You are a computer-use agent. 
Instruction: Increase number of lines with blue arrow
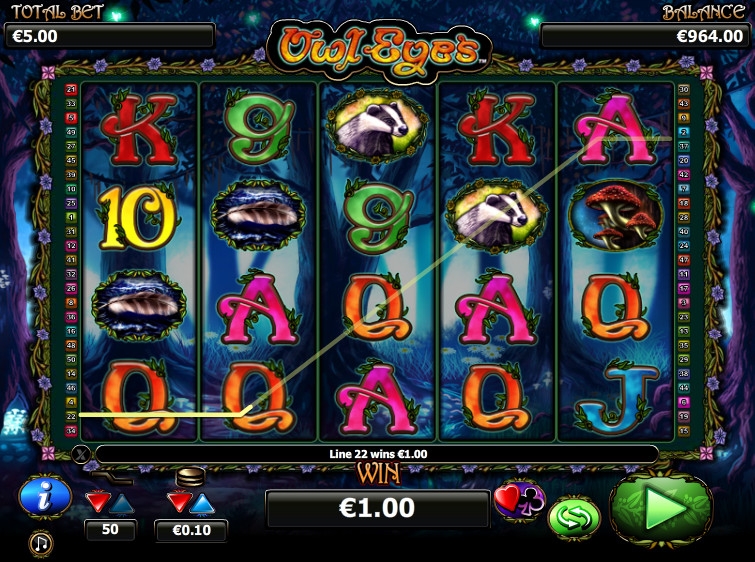click(x=122, y=501)
